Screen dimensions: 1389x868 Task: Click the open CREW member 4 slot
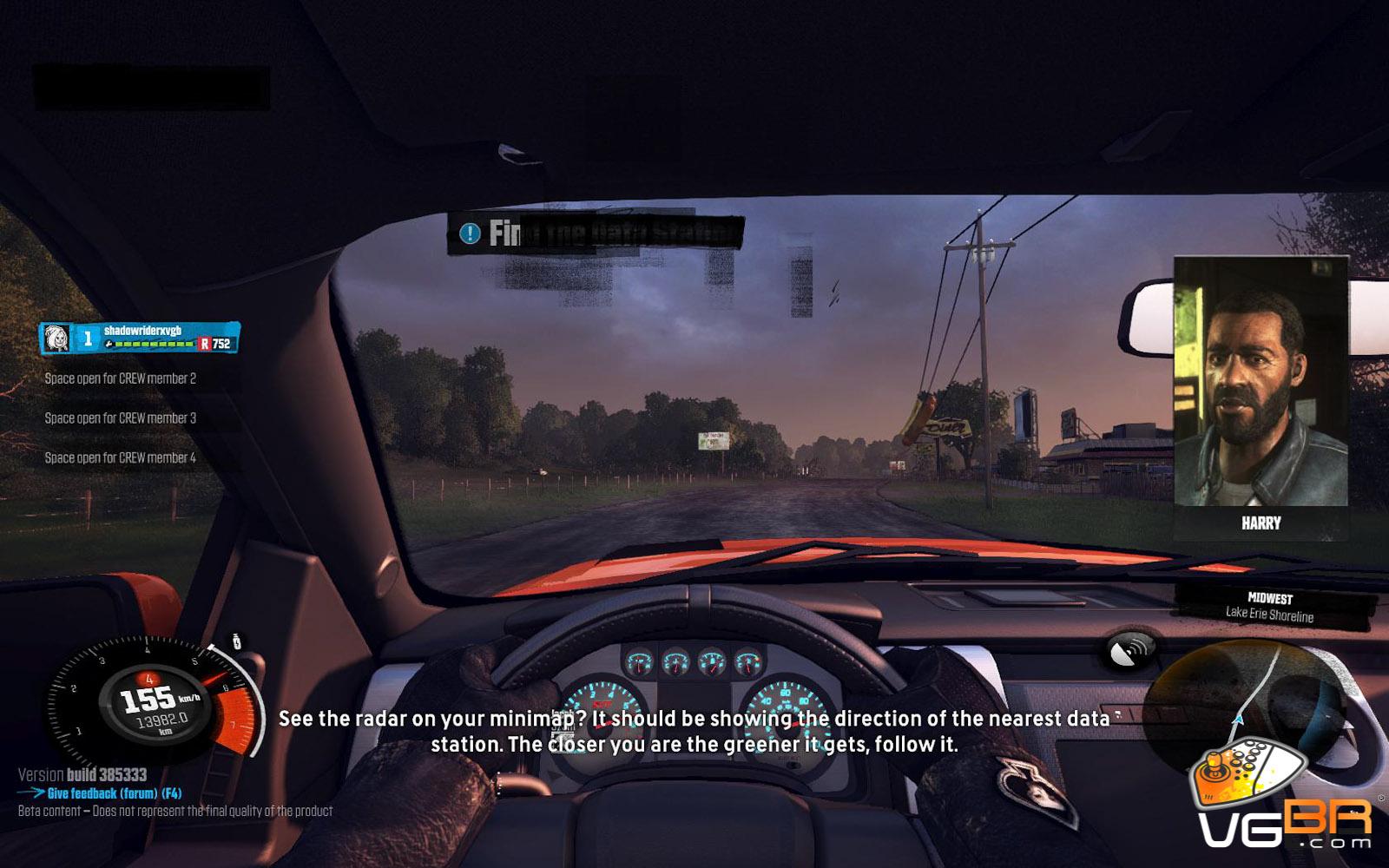pyautogui.click(x=121, y=457)
